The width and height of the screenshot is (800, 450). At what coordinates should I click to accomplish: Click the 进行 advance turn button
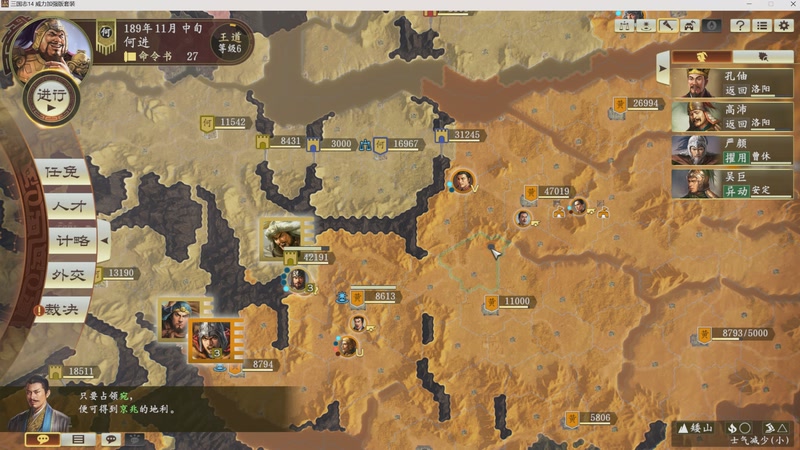click(50, 98)
